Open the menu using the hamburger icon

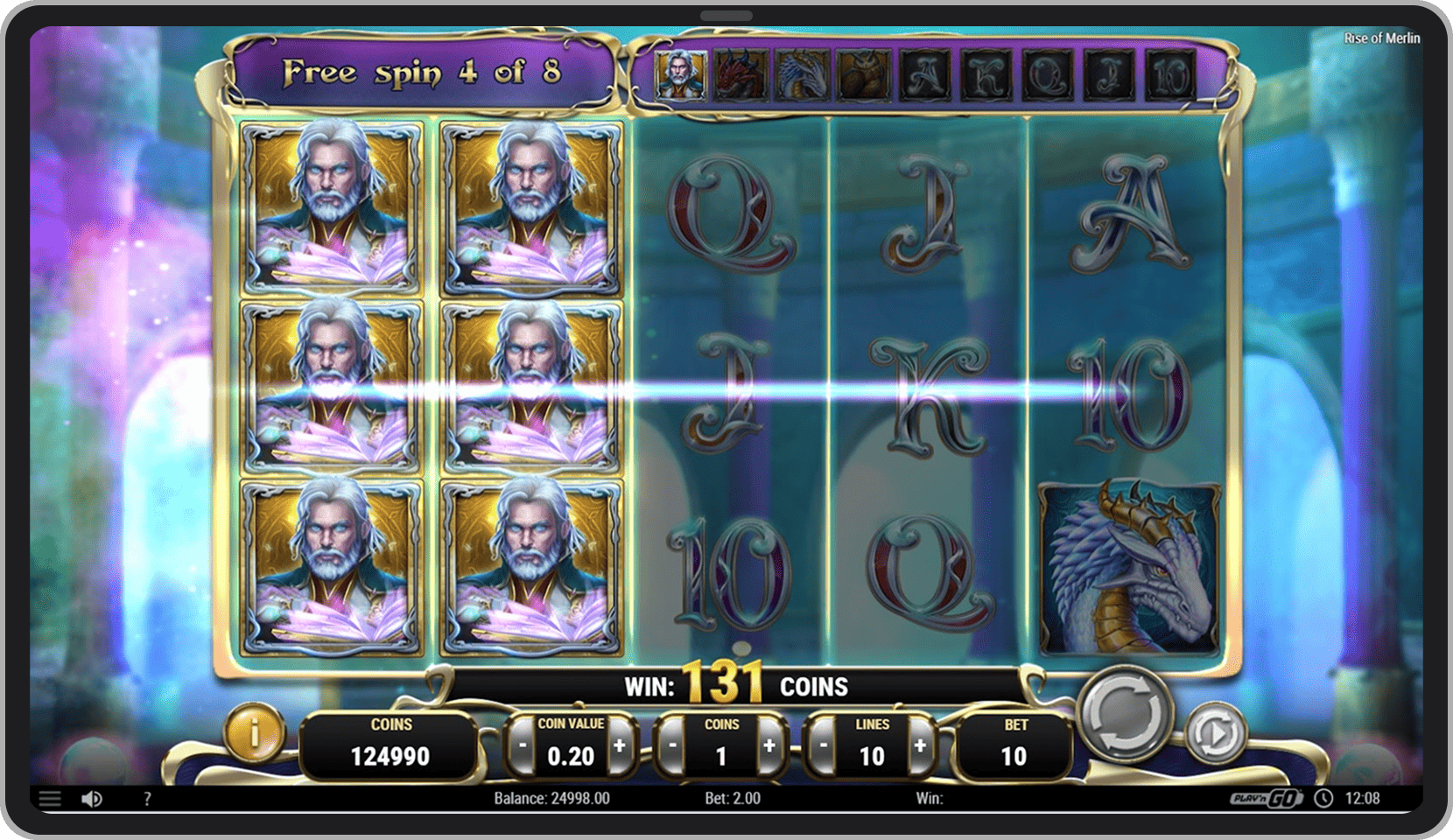(50, 798)
